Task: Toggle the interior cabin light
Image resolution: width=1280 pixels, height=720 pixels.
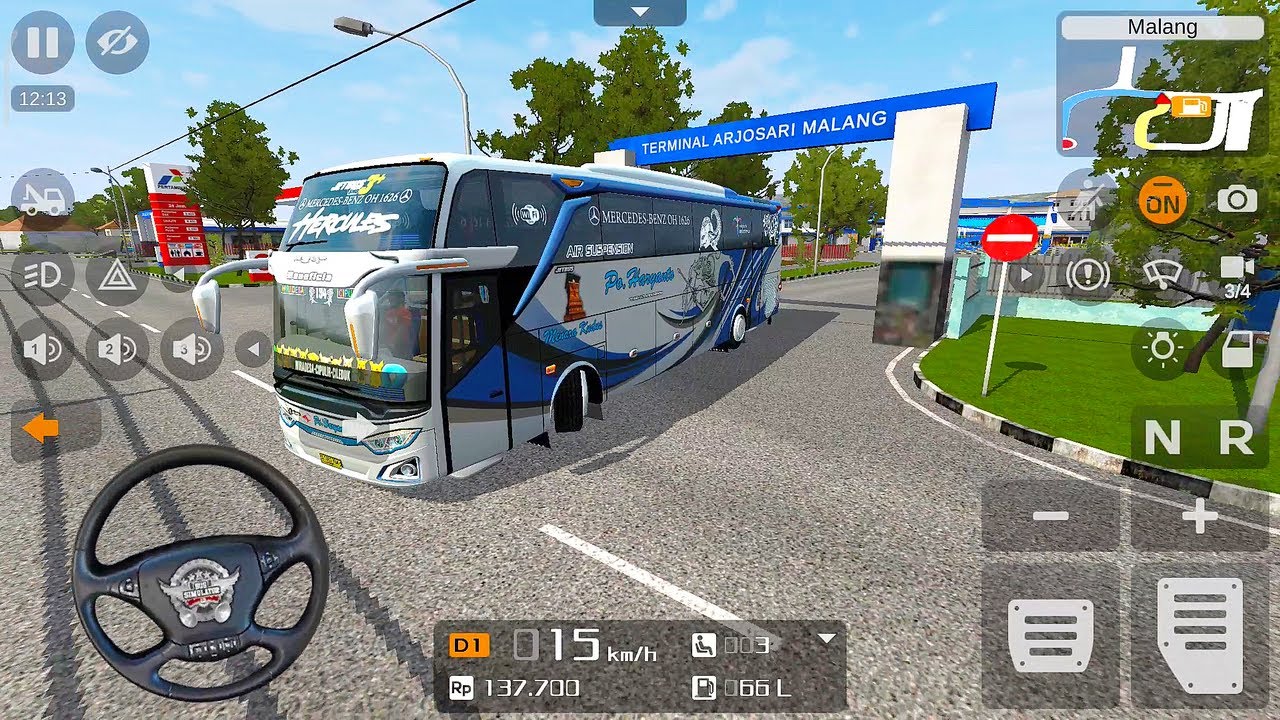Action: coord(1162,348)
